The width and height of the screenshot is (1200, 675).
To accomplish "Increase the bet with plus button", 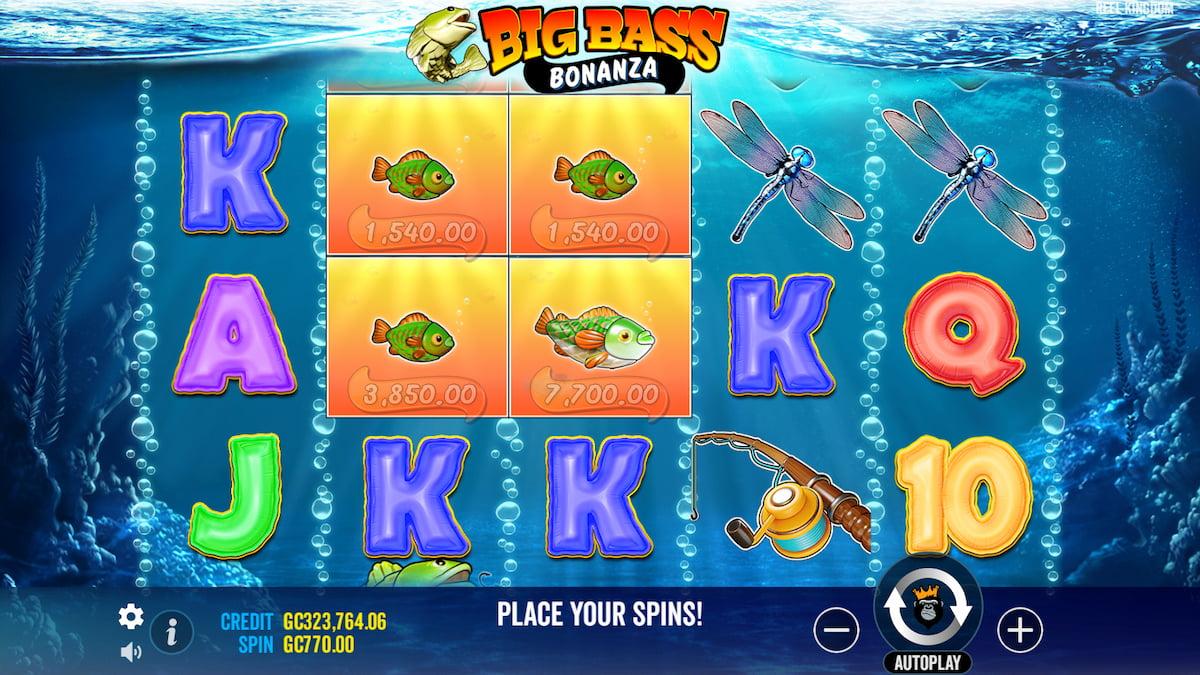I will (1020, 629).
